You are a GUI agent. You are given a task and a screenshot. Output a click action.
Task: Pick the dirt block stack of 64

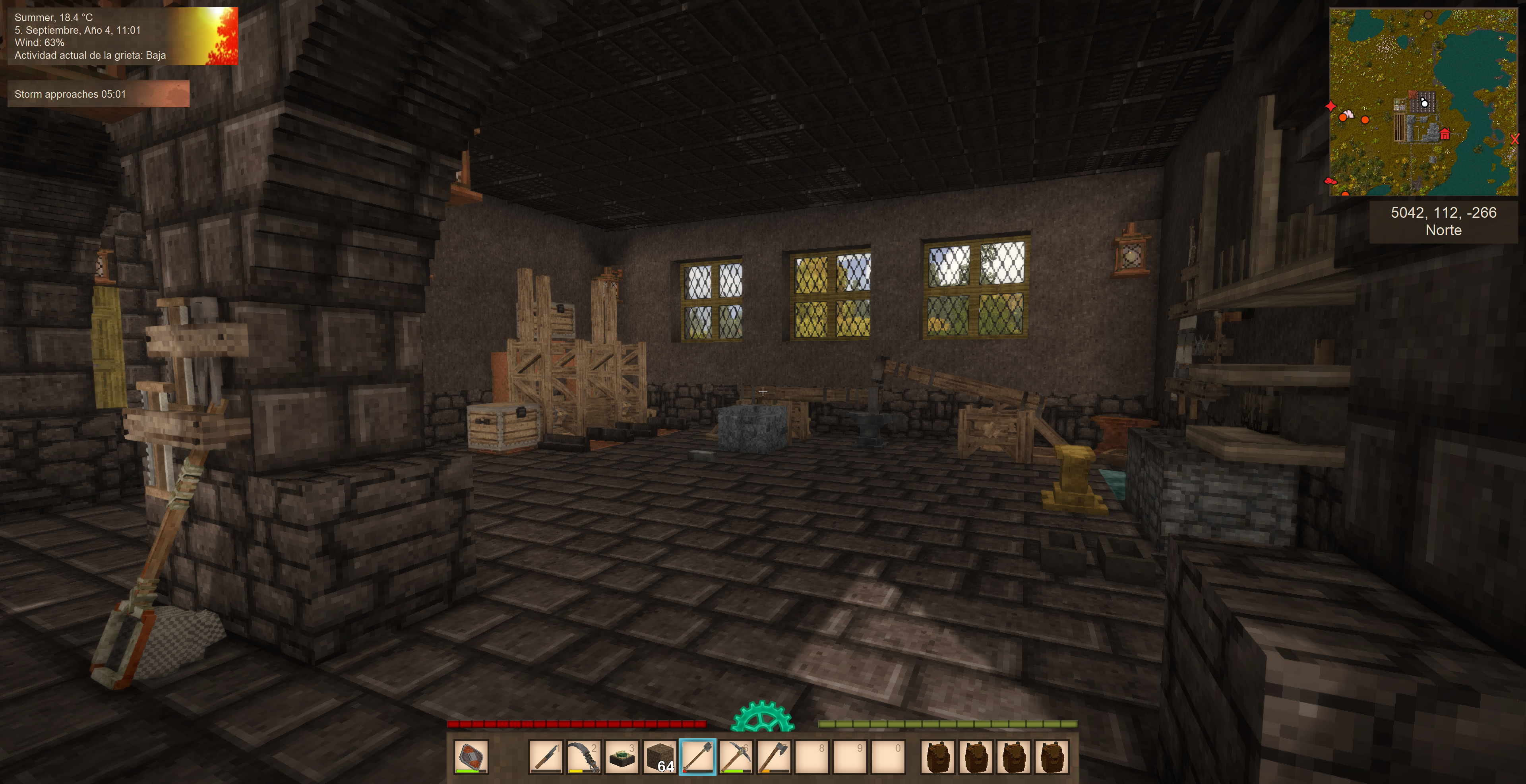pos(659,756)
